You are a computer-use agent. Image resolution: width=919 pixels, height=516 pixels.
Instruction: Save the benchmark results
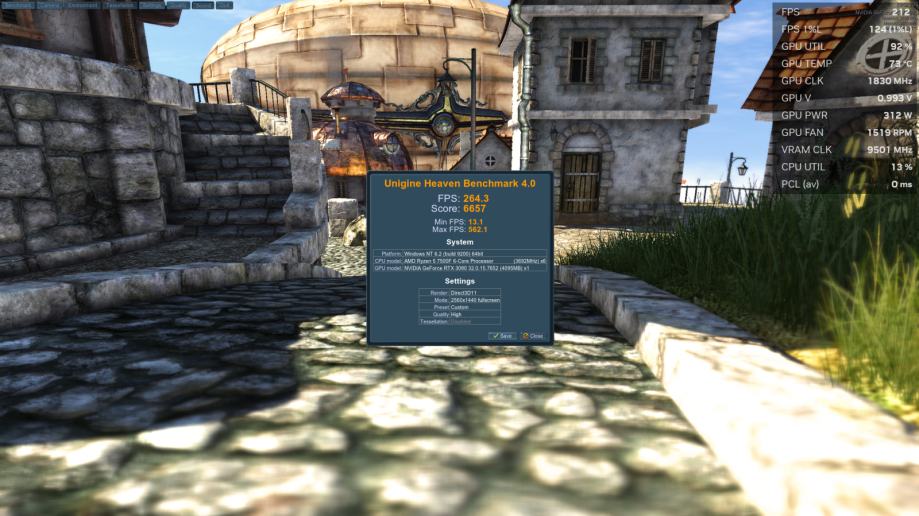(502, 336)
